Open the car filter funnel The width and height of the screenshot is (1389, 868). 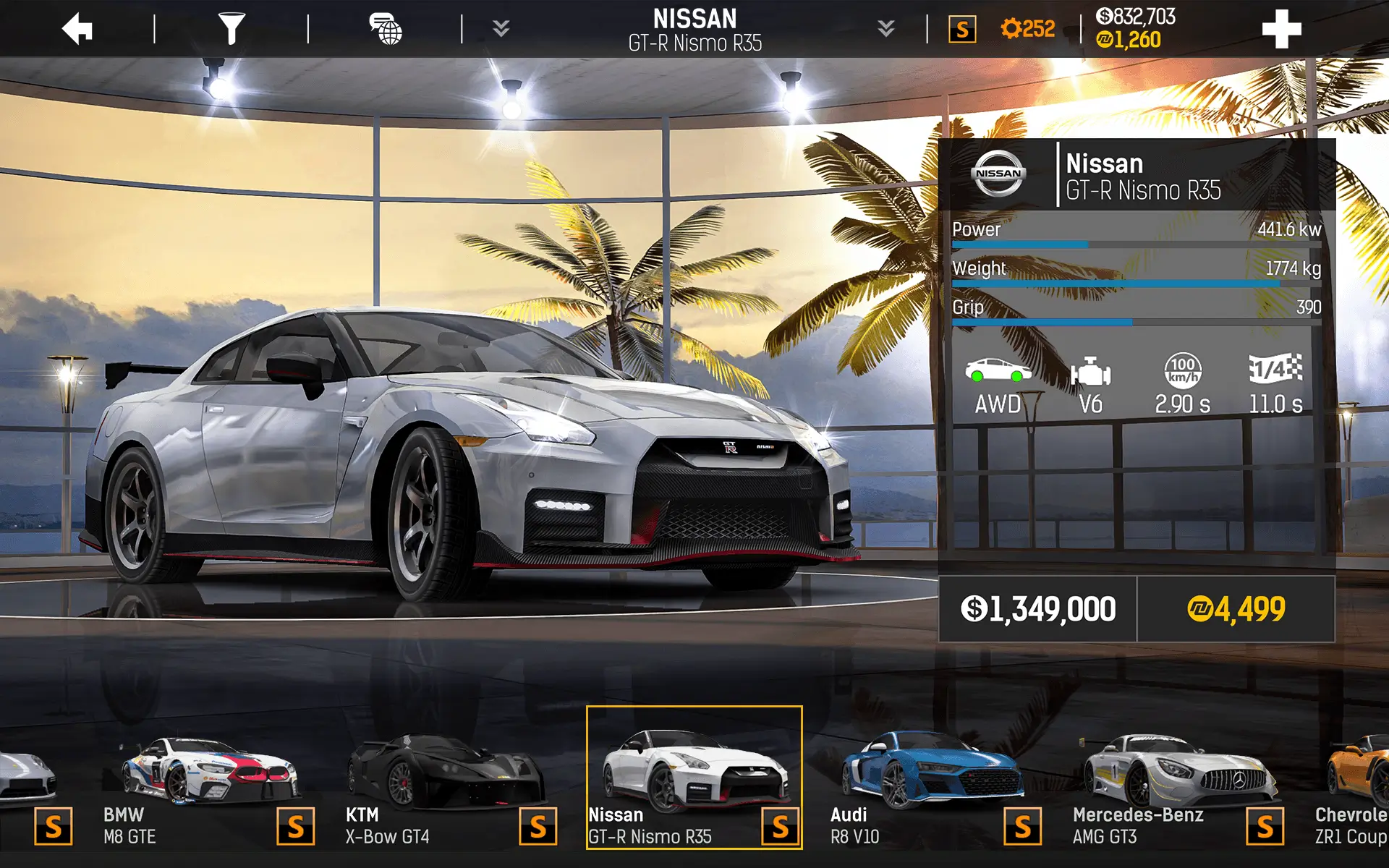tap(231, 27)
